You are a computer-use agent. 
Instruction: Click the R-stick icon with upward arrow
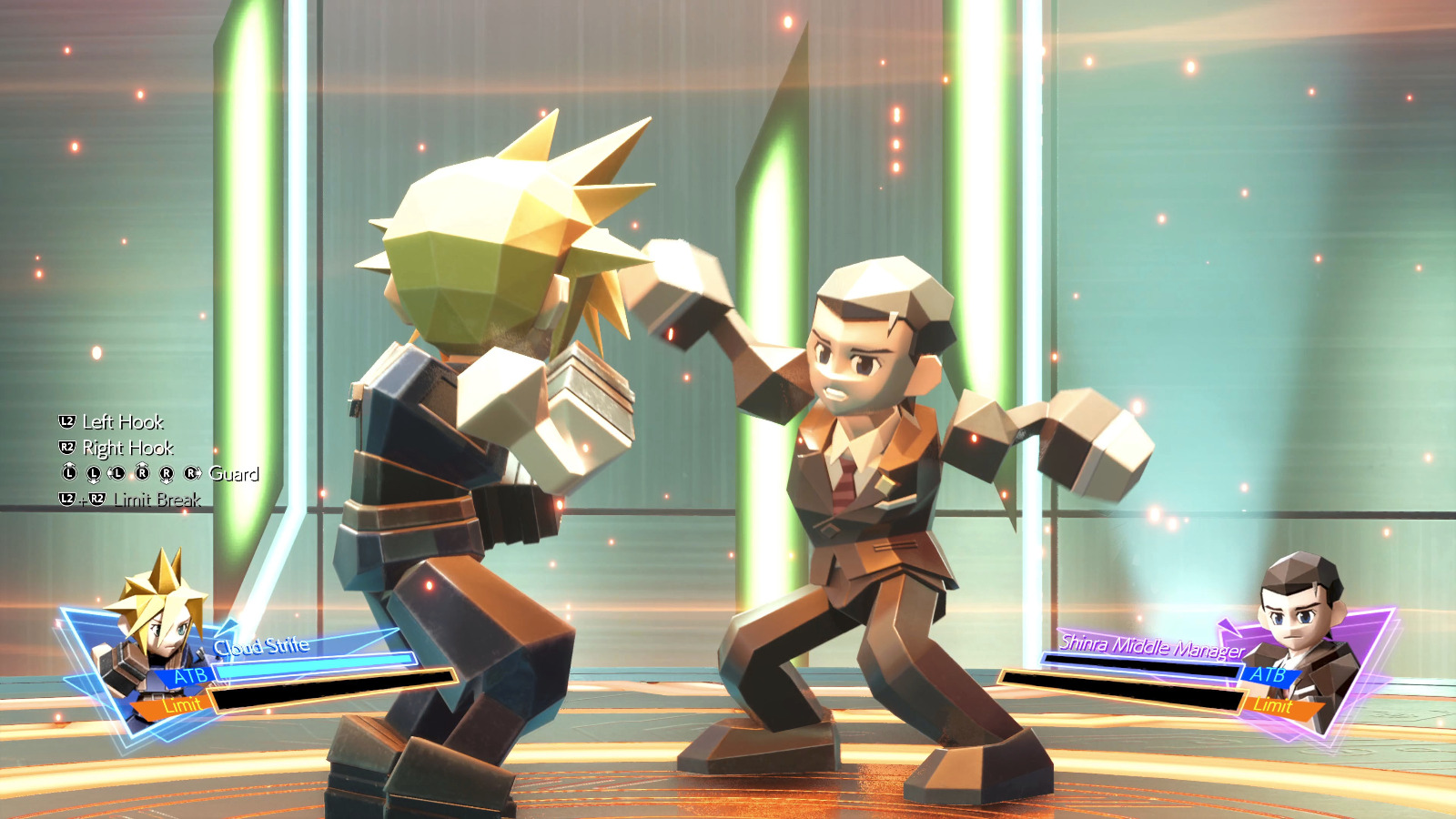point(142,472)
